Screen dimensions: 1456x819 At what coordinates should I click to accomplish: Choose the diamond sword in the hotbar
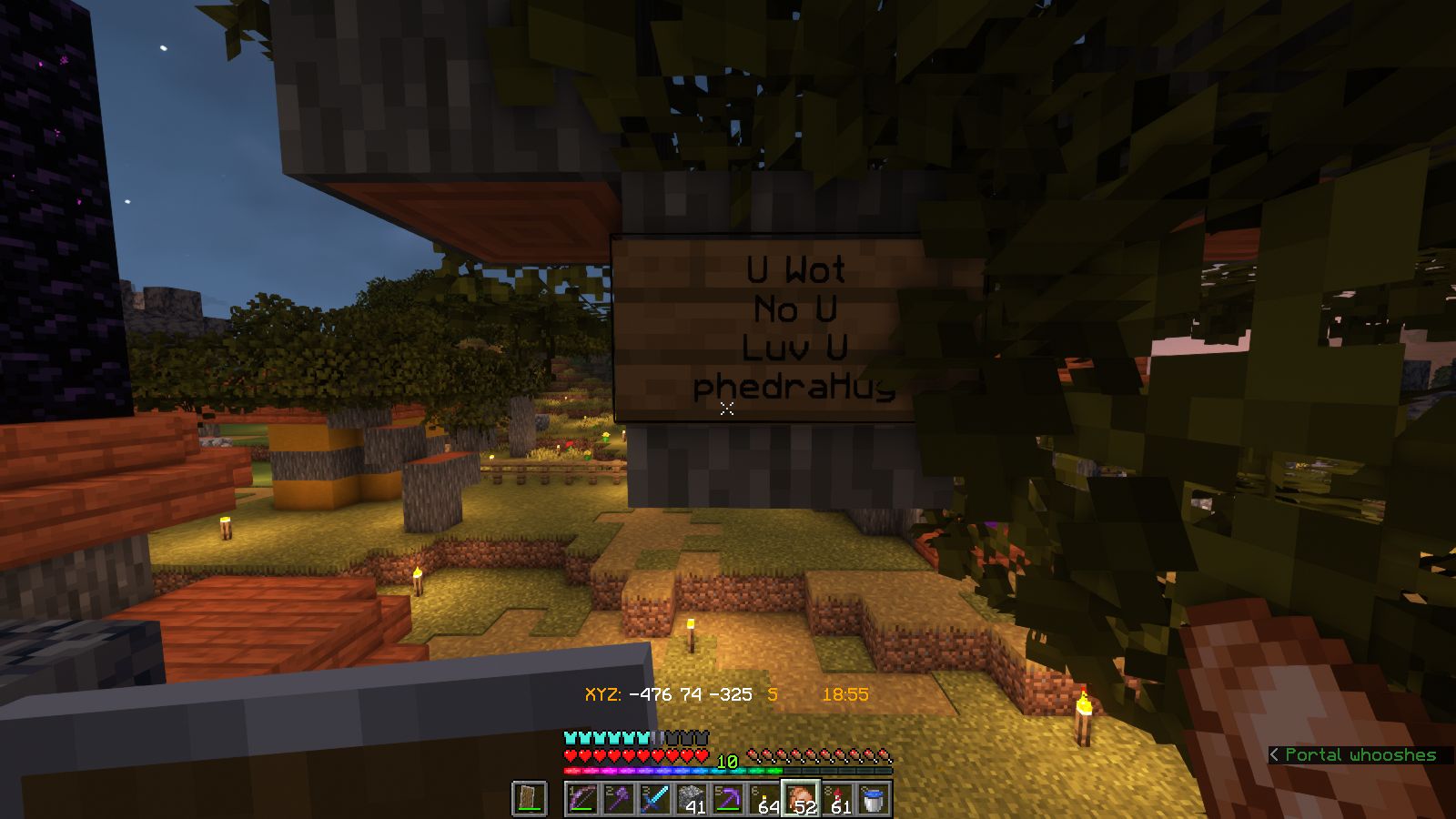[655, 799]
